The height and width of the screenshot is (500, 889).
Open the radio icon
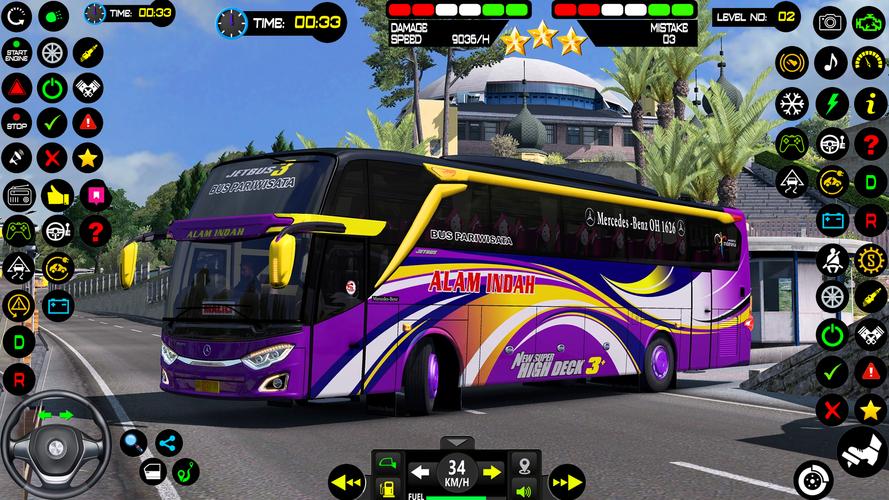tap(18, 194)
